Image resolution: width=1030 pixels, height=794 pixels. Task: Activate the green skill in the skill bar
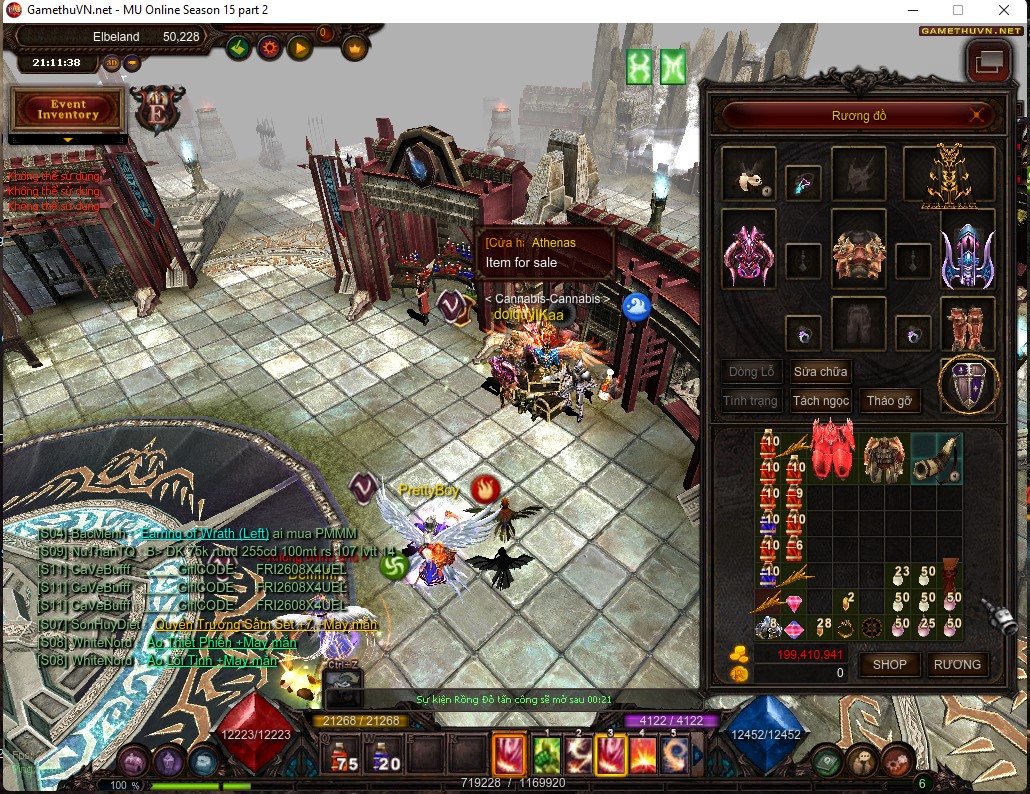pyautogui.click(x=544, y=754)
